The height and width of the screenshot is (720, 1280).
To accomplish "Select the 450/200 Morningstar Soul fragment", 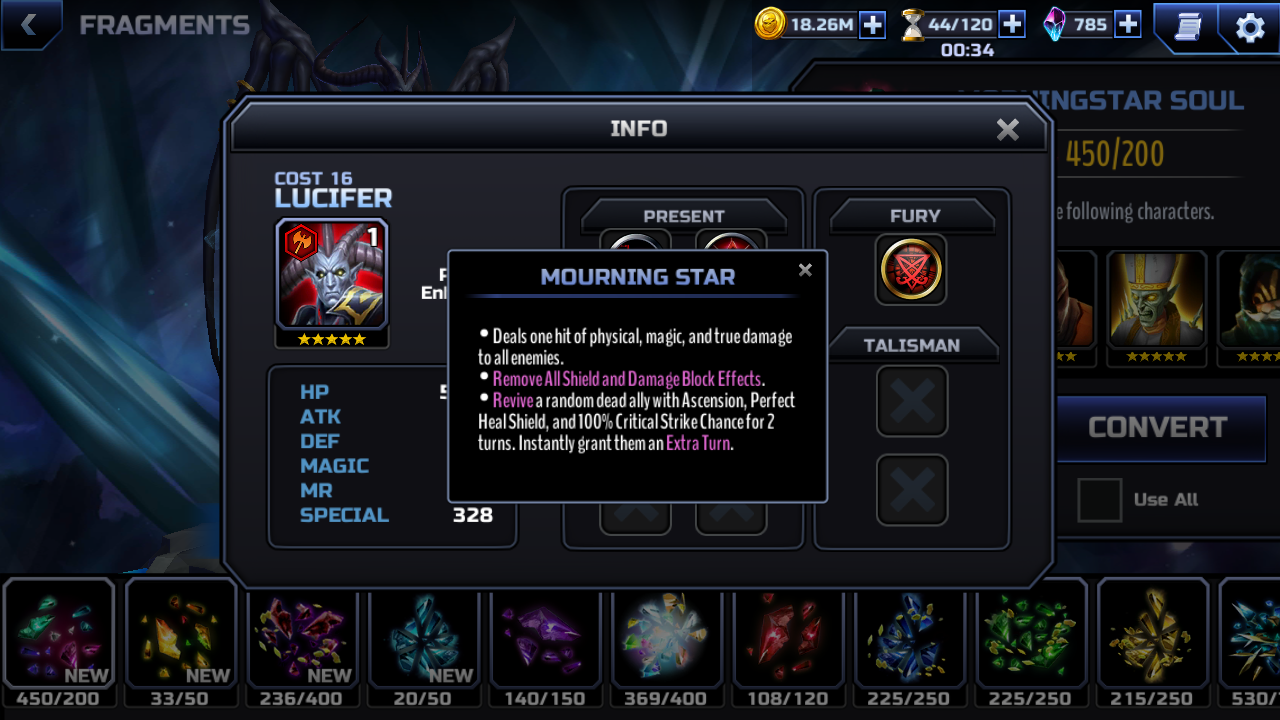I will [x=58, y=634].
